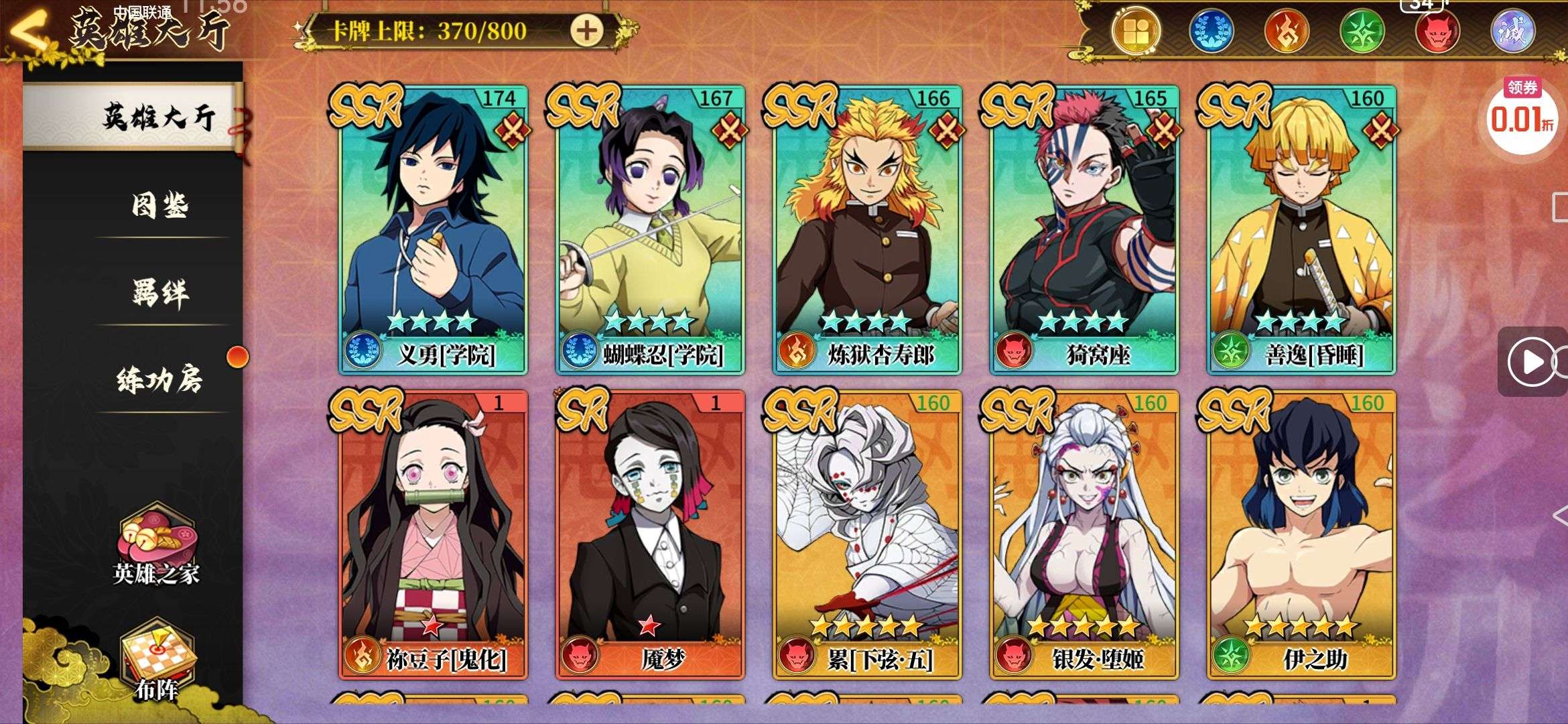Filter heroes by orange flame type

(x=1287, y=32)
